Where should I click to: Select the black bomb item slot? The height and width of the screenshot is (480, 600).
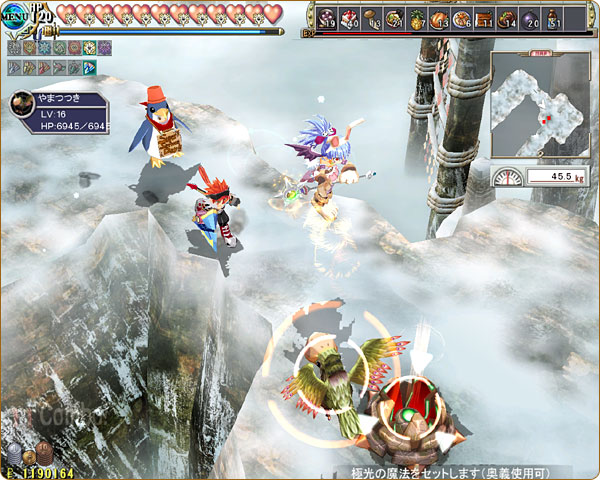click(x=530, y=18)
